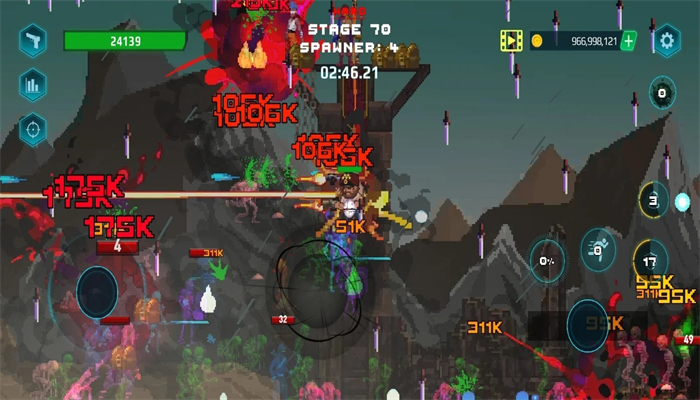Open the bar chart stats panel

pos(33,85)
